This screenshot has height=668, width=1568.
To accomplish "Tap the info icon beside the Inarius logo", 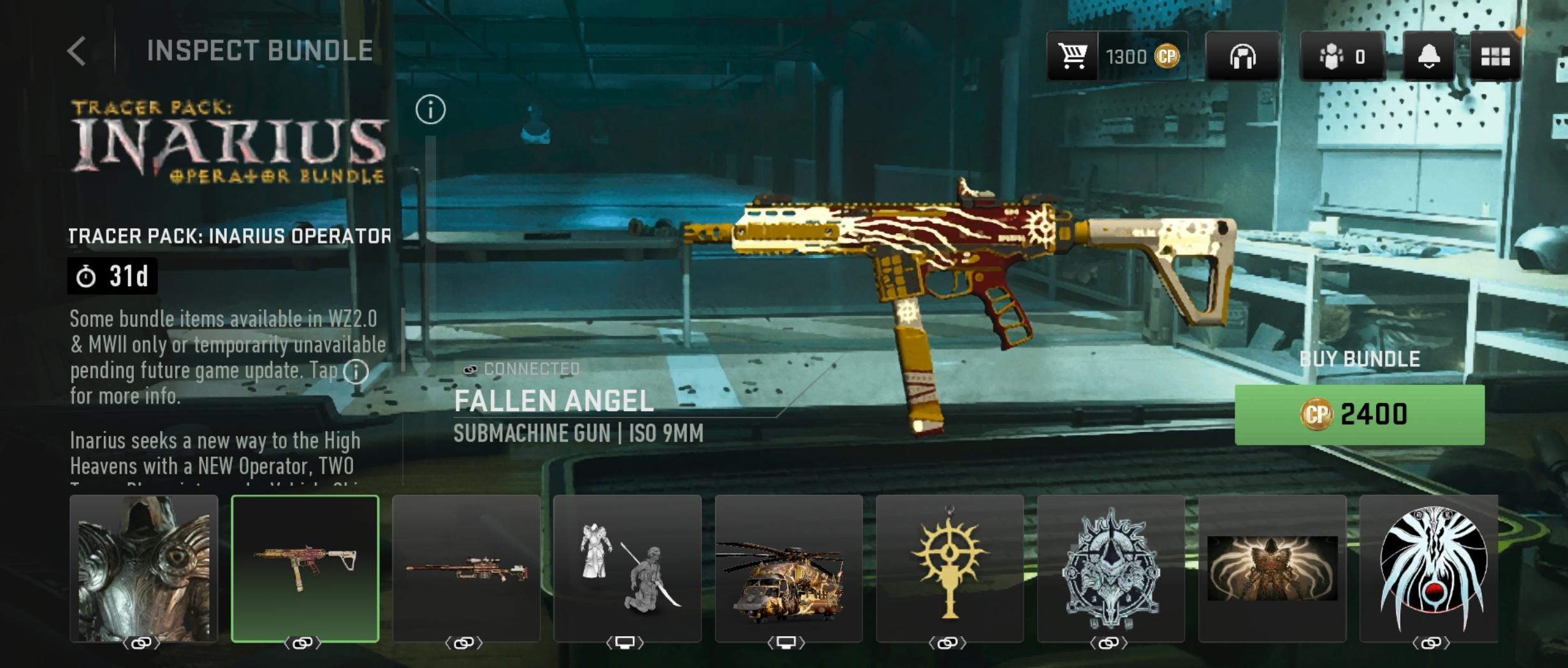I will coord(430,110).
